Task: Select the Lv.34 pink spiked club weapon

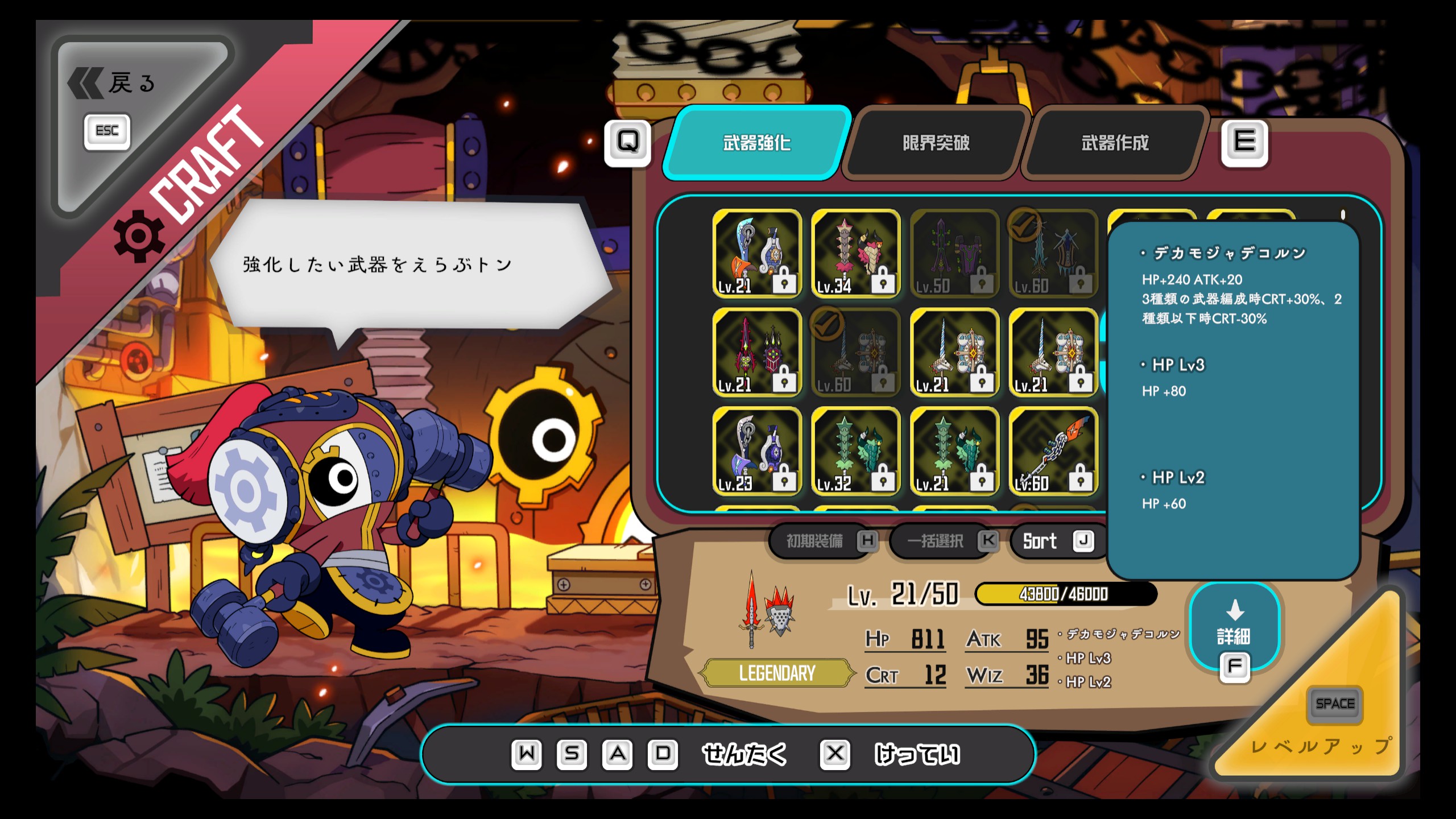Action: pyautogui.click(x=855, y=253)
